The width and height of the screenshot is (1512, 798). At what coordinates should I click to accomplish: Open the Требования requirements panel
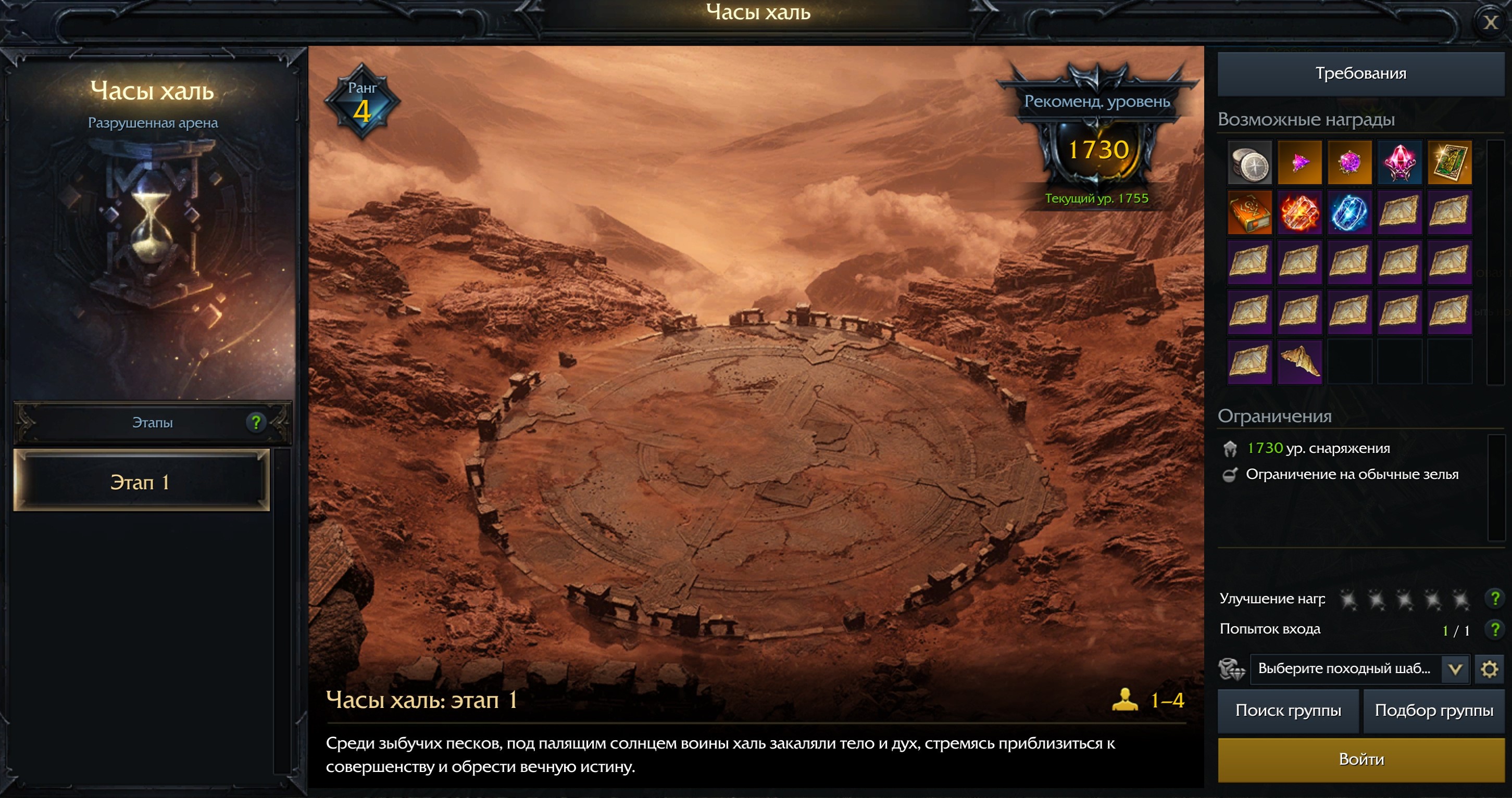click(1360, 73)
